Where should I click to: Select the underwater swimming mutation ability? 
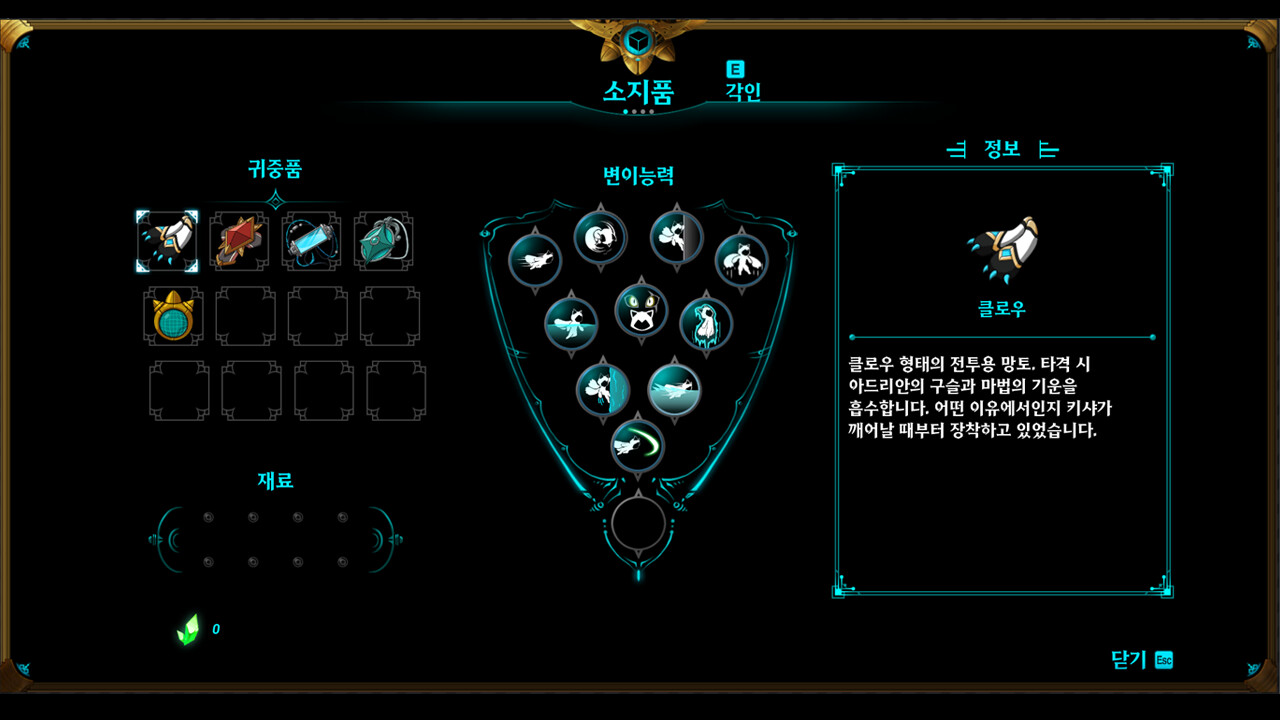(676, 390)
